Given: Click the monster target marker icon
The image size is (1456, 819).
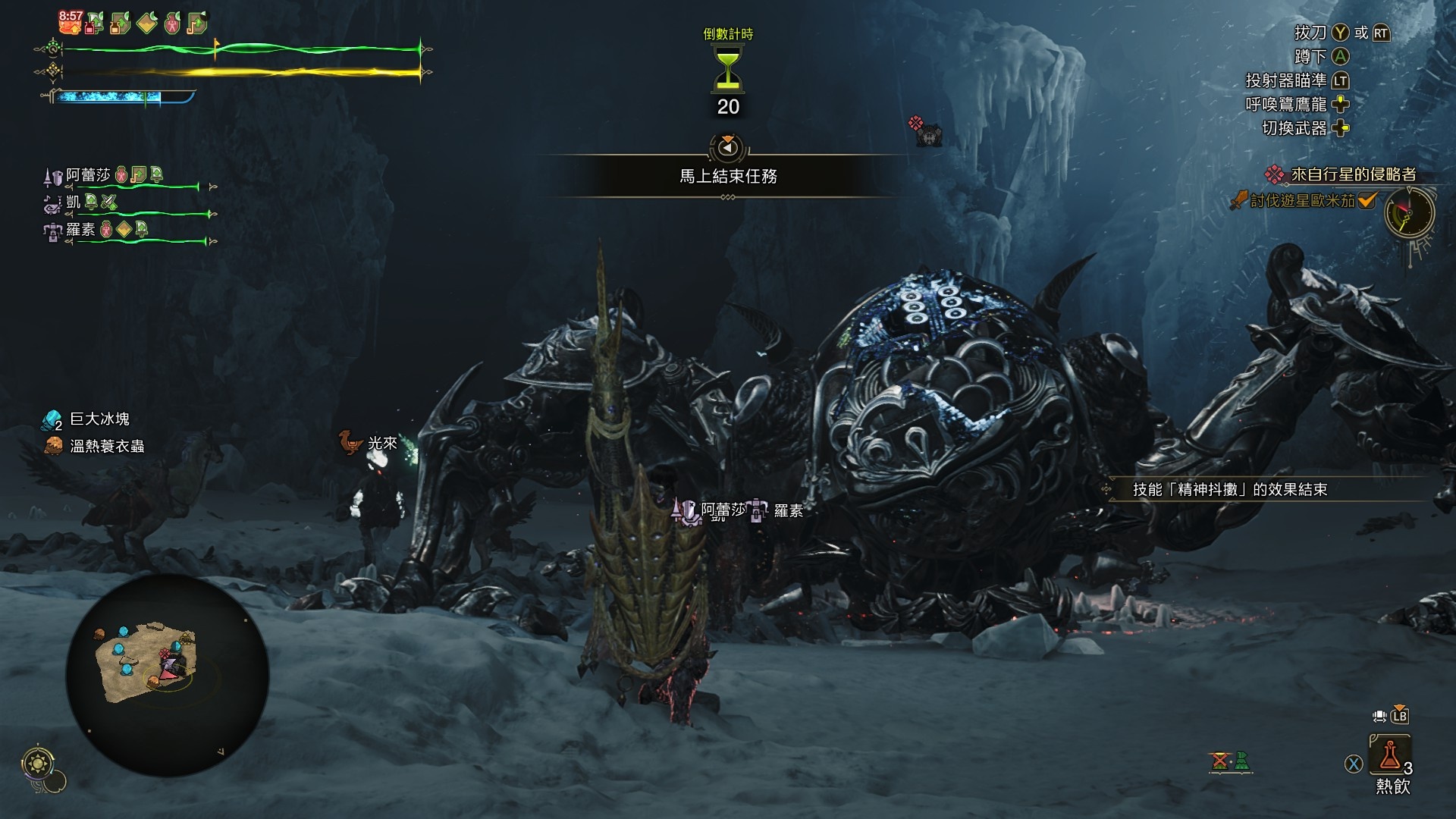Looking at the screenshot, I should coord(926,132).
